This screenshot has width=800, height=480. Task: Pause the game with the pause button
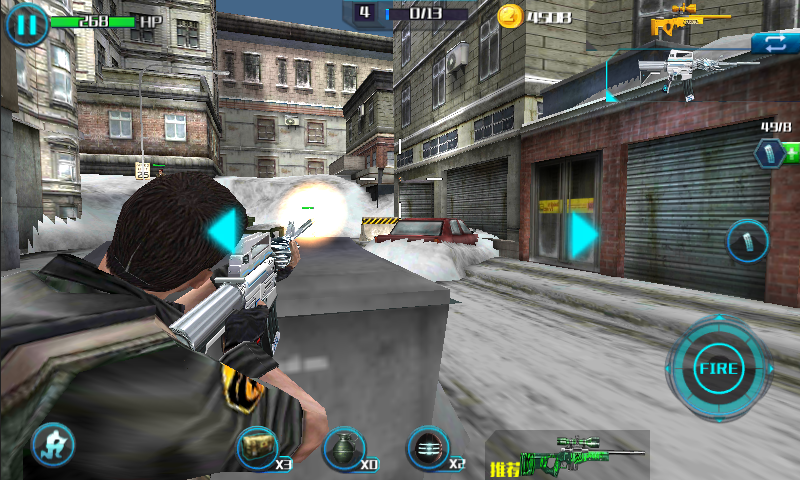pos(27,25)
